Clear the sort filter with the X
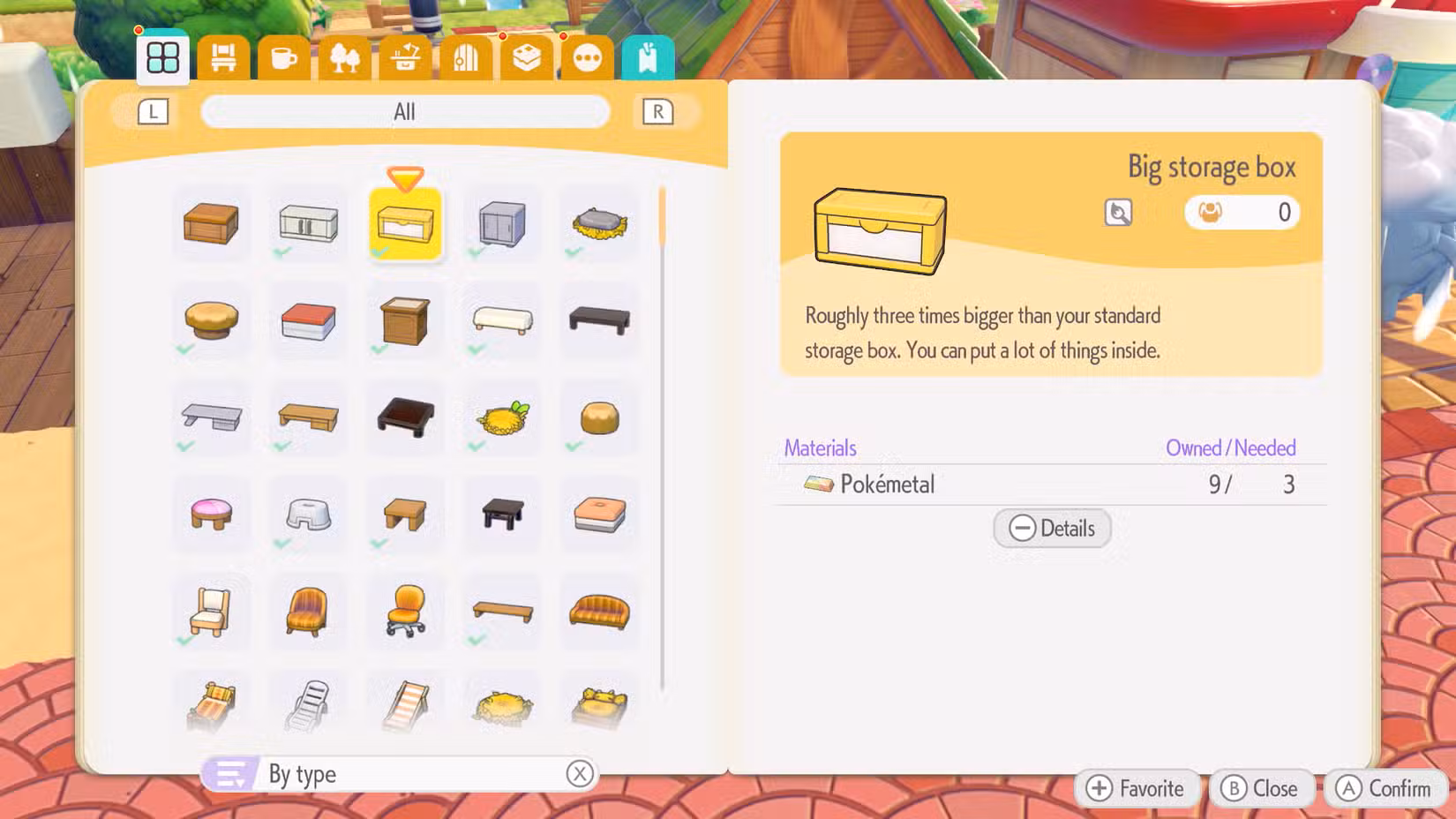 580,774
